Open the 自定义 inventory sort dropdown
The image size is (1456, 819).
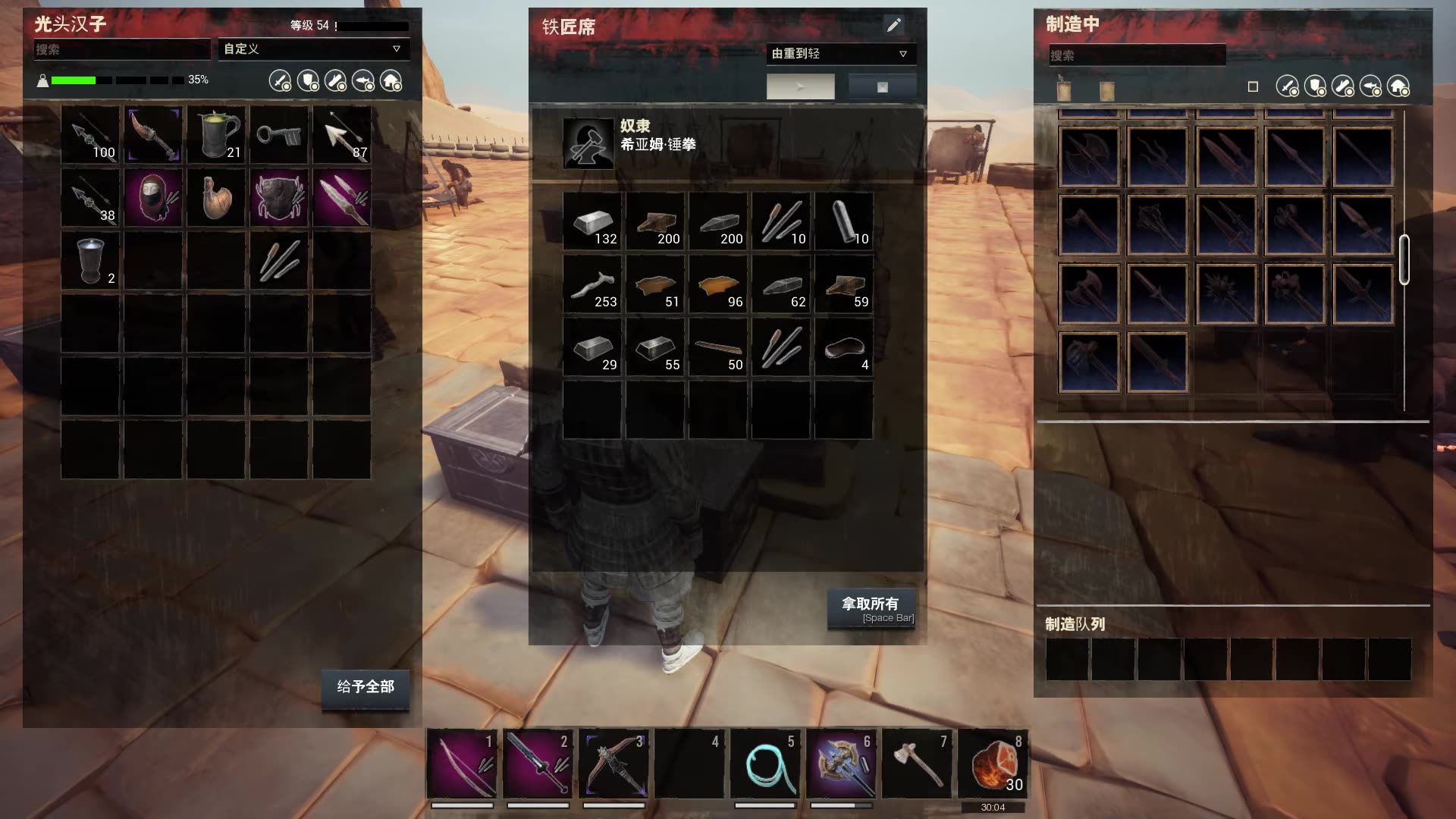313,49
